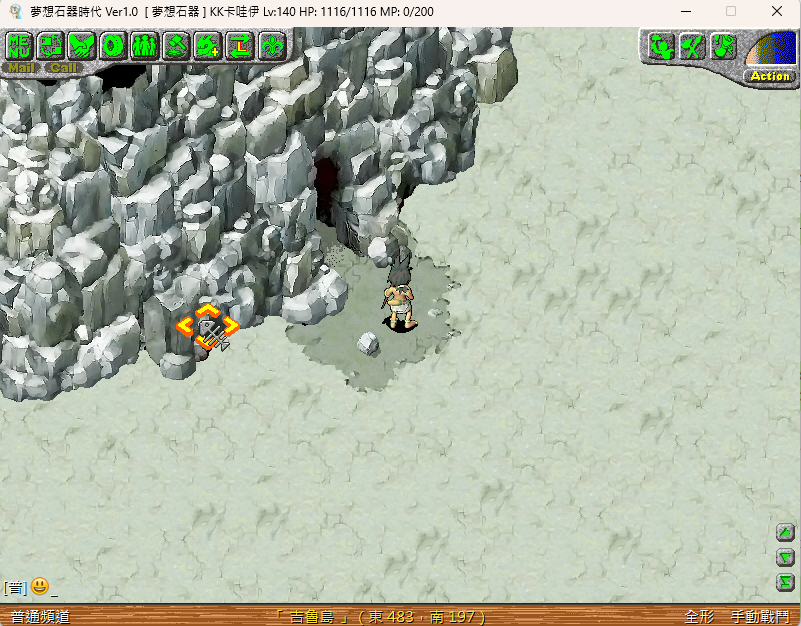Click the Call button
This screenshot has width=801, height=626.
point(63,68)
